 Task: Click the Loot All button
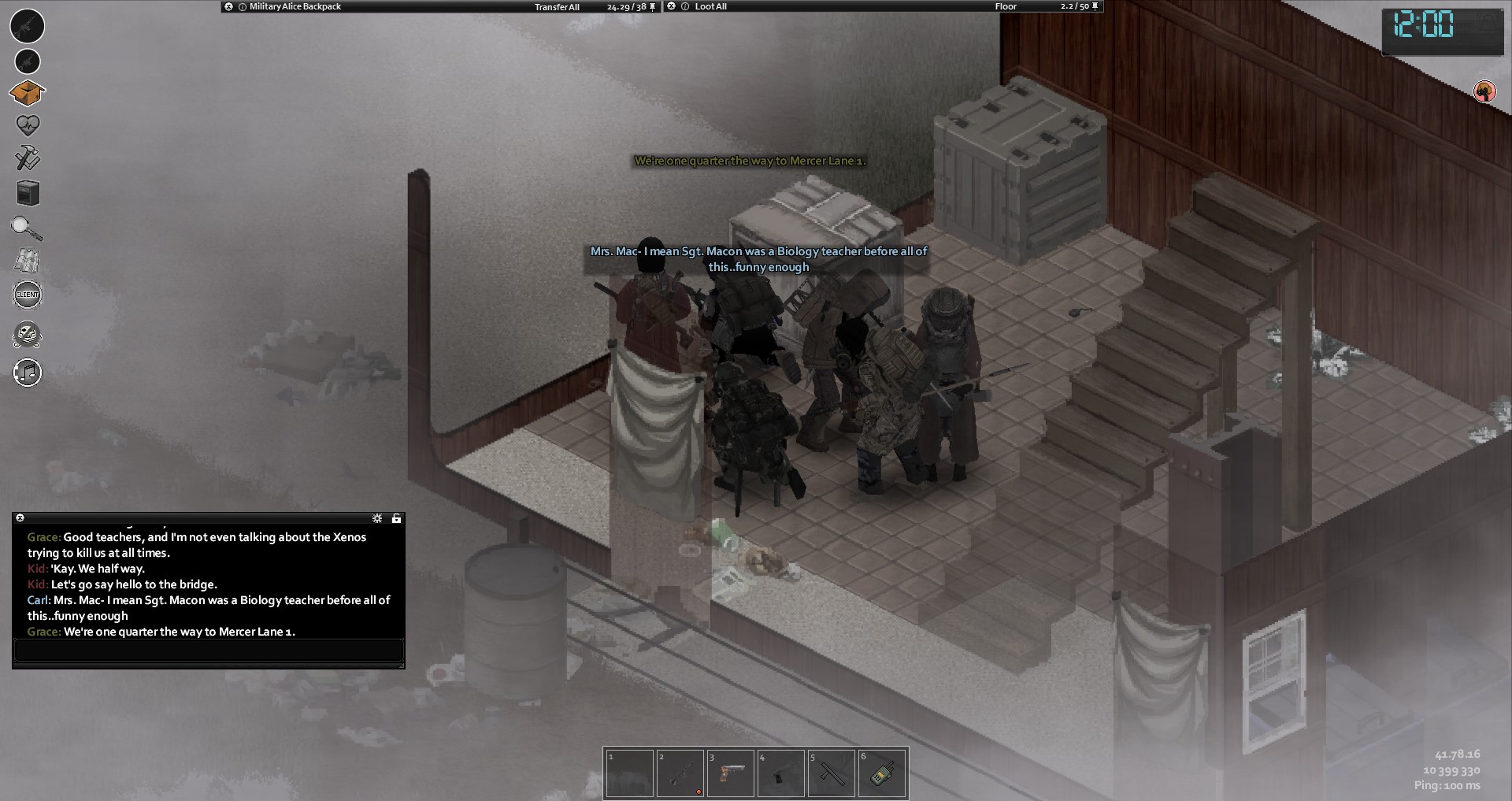point(710,6)
